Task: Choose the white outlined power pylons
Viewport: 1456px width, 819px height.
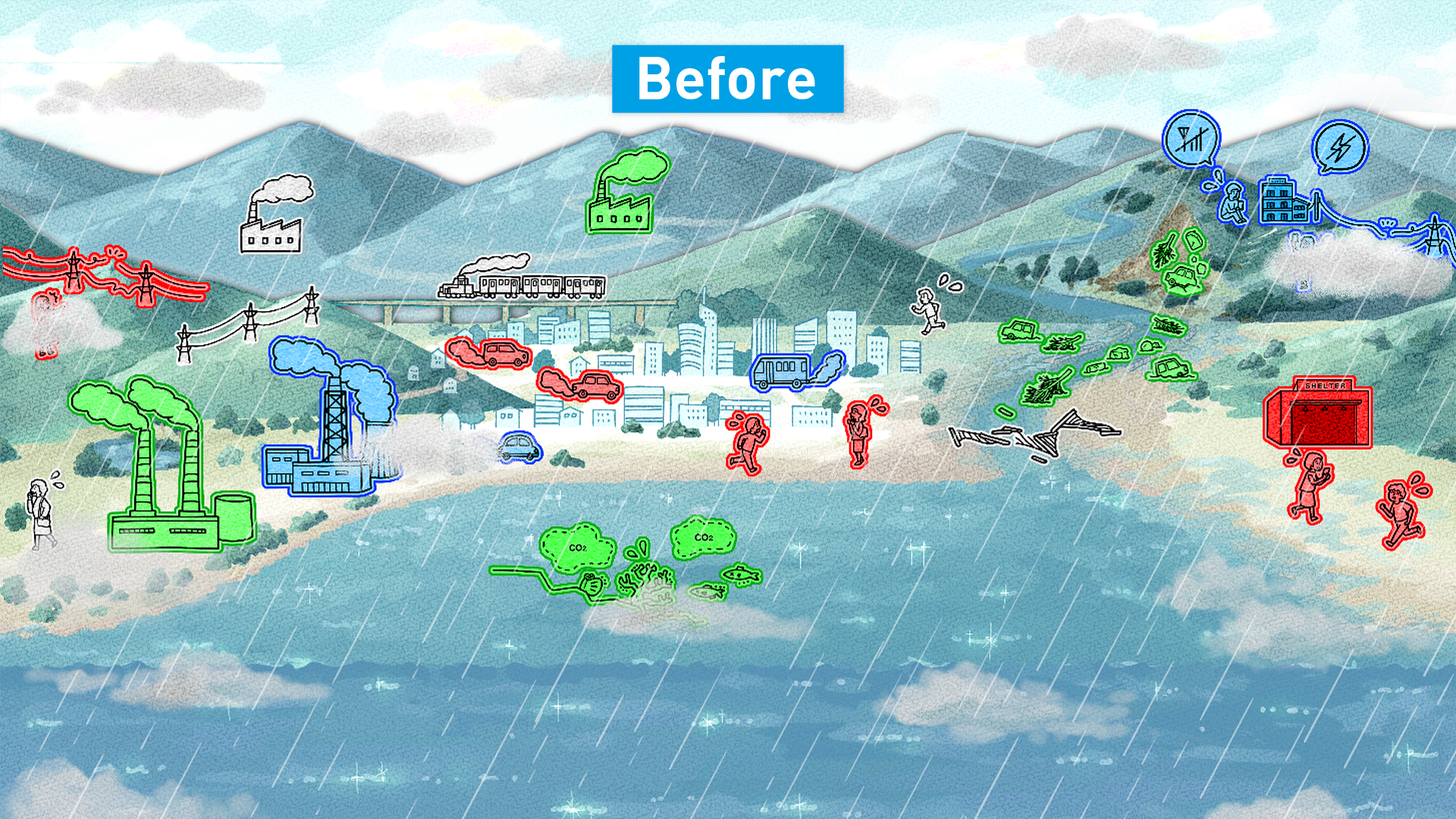Action: pyautogui.click(x=250, y=322)
